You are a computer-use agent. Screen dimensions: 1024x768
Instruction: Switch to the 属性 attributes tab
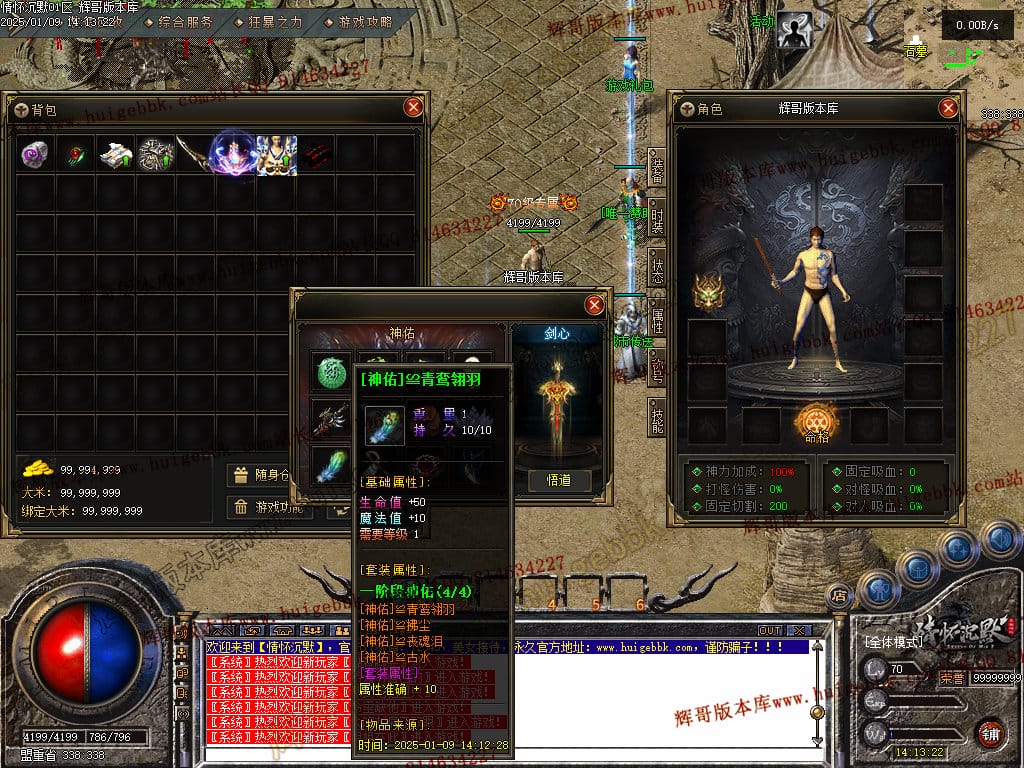pos(656,319)
